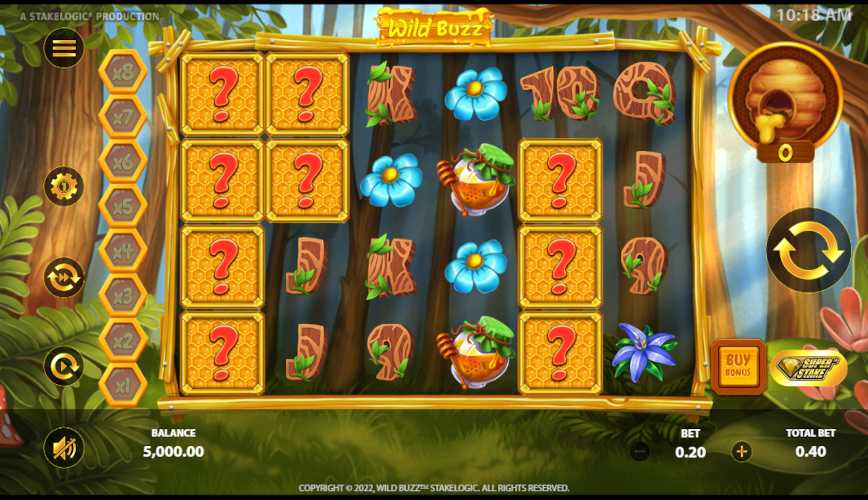Increase the bet with the plus button
This screenshot has width=868, height=500.
[x=741, y=451]
